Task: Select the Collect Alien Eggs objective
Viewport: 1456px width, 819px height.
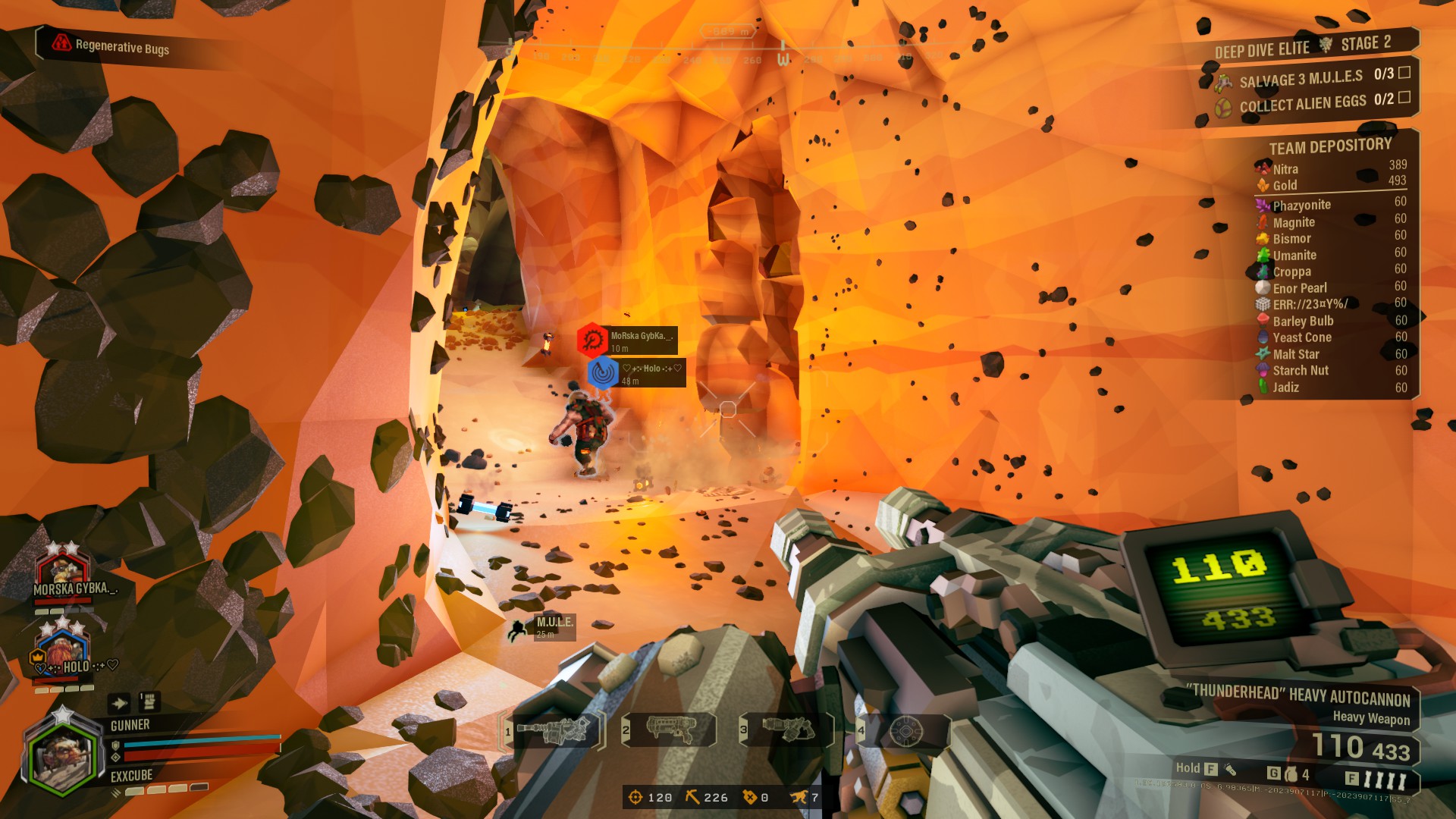Action: (x=1313, y=102)
